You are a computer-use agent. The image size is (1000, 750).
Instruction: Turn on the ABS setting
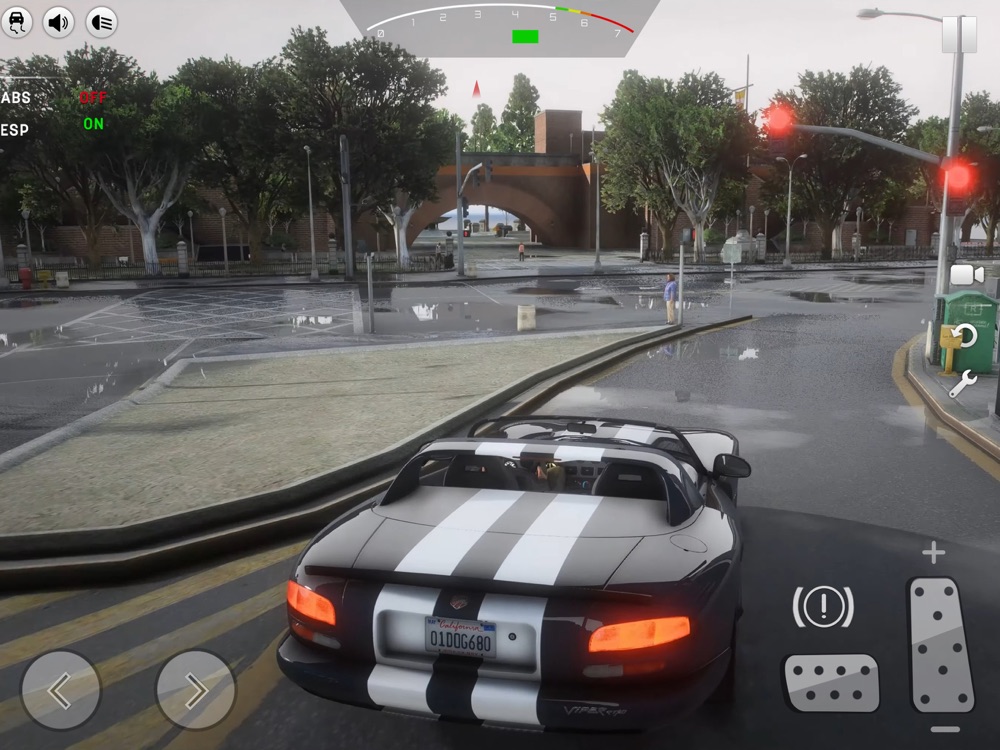(x=93, y=98)
